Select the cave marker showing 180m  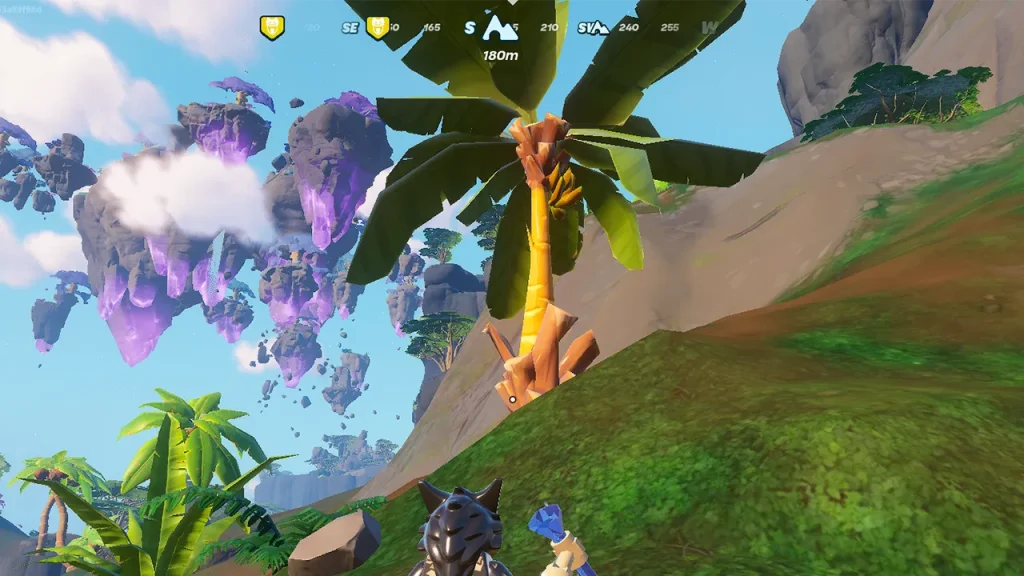pyautogui.click(x=499, y=28)
